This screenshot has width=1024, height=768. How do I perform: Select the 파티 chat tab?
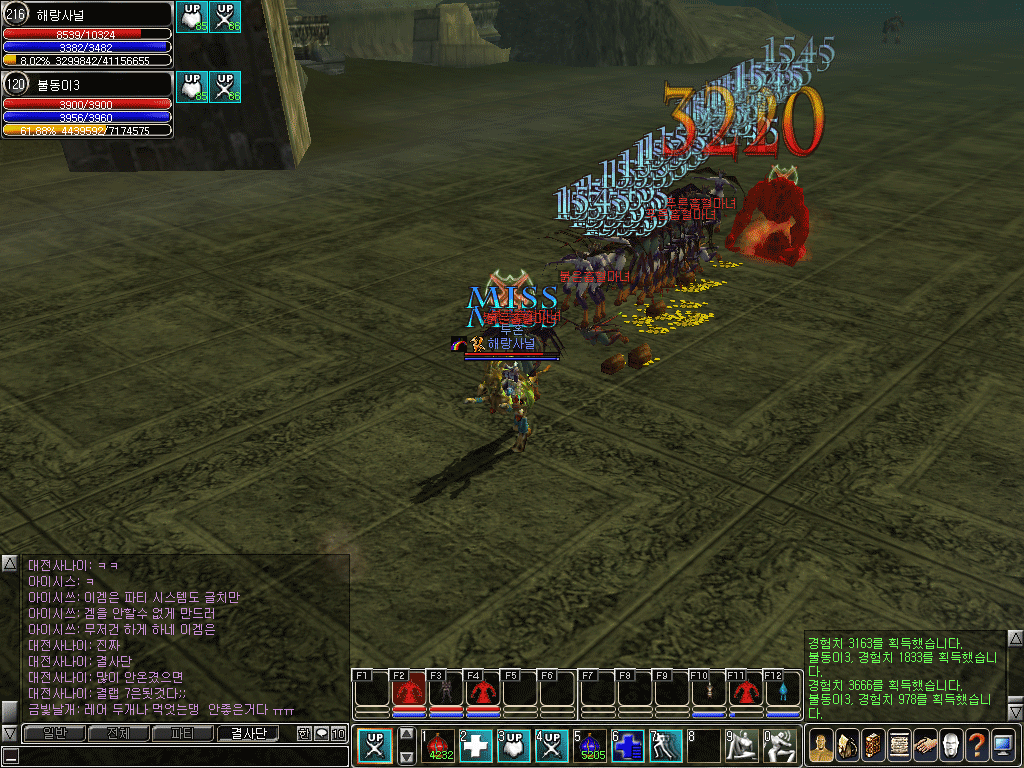point(182,734)
